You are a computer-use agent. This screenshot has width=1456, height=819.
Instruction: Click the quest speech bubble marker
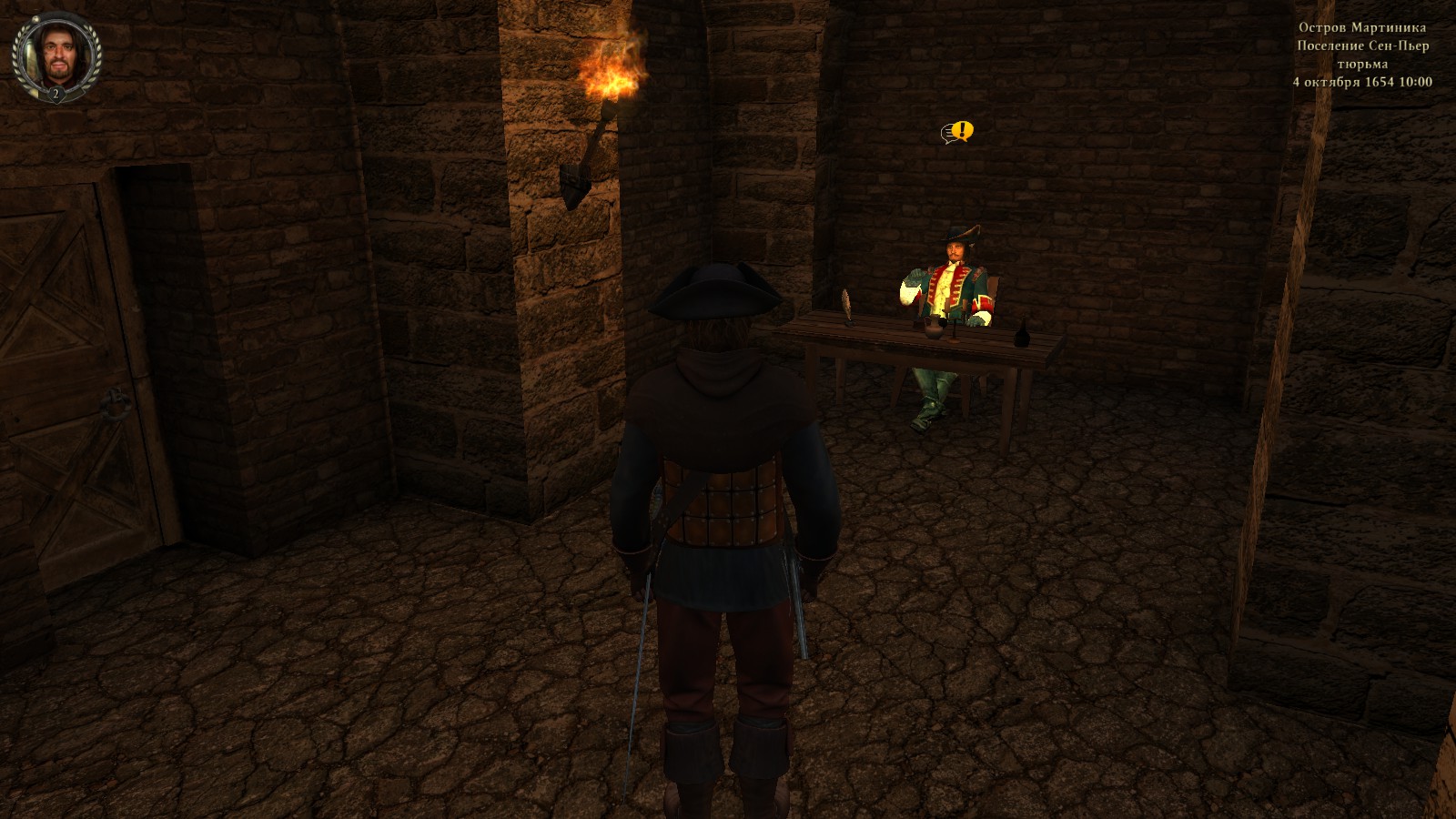pos(957,133)
